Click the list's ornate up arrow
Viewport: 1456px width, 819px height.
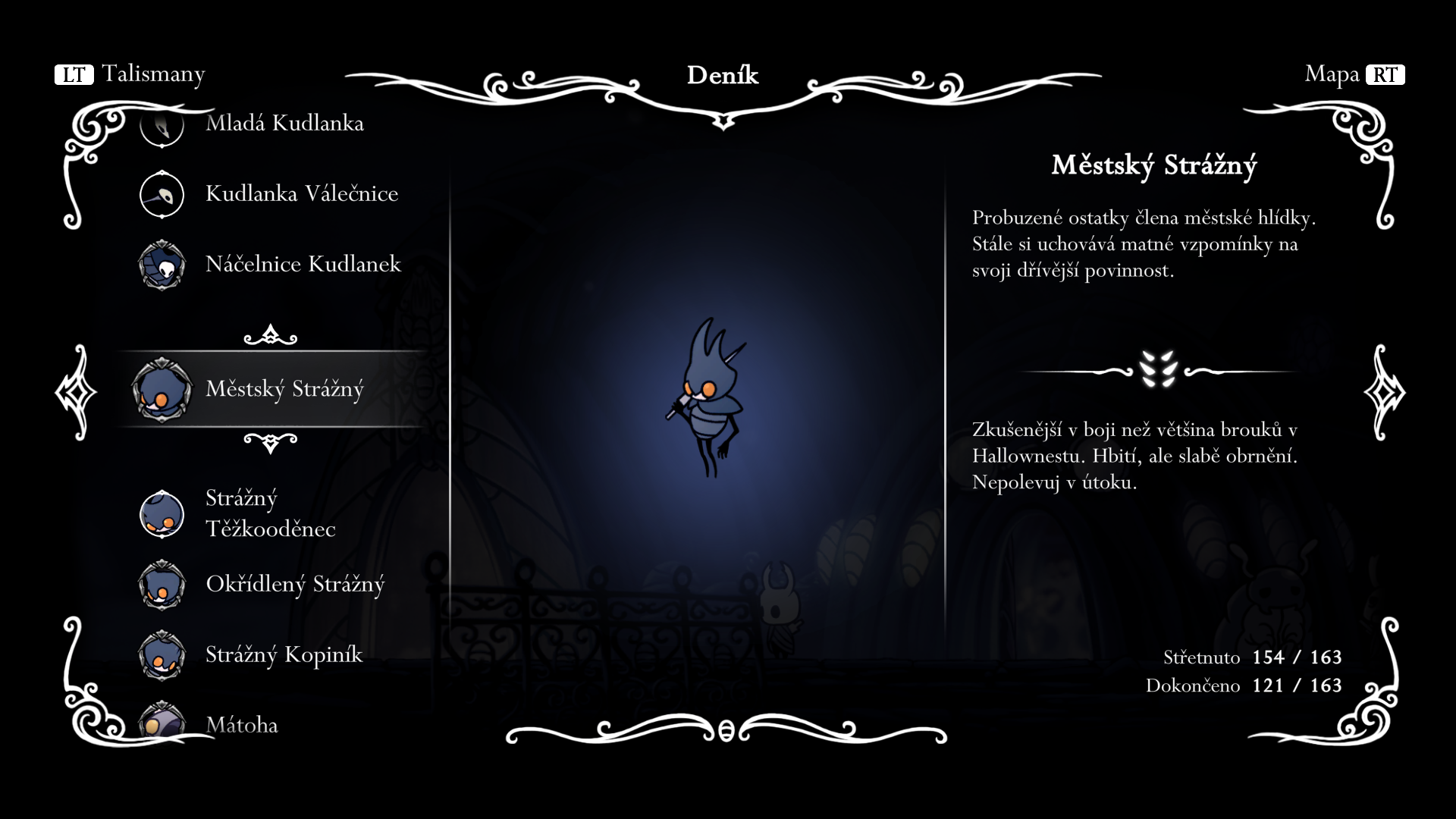[x=270, y=335]
